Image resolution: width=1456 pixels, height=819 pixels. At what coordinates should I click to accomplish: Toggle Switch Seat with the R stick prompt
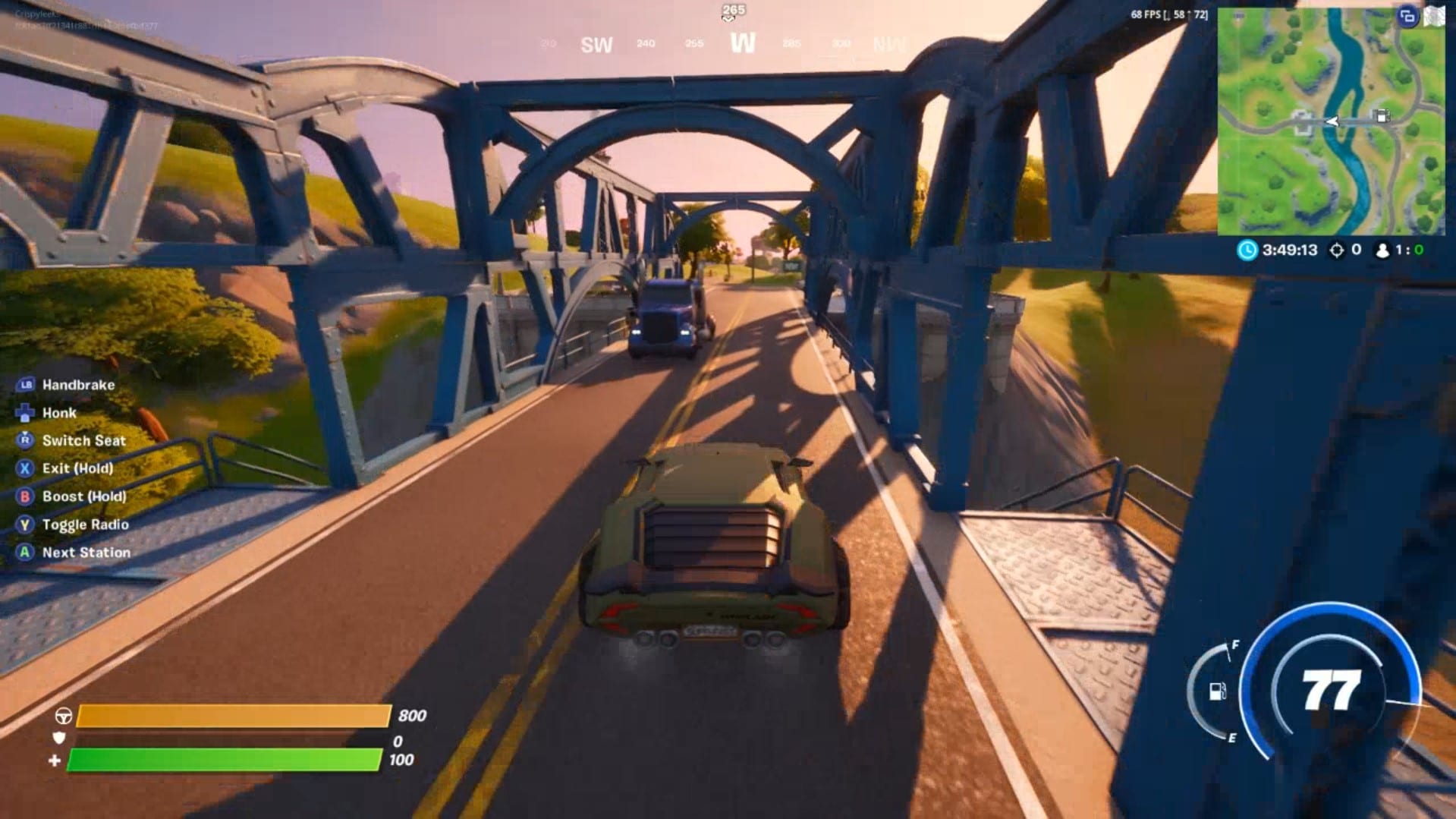point(24,440)
